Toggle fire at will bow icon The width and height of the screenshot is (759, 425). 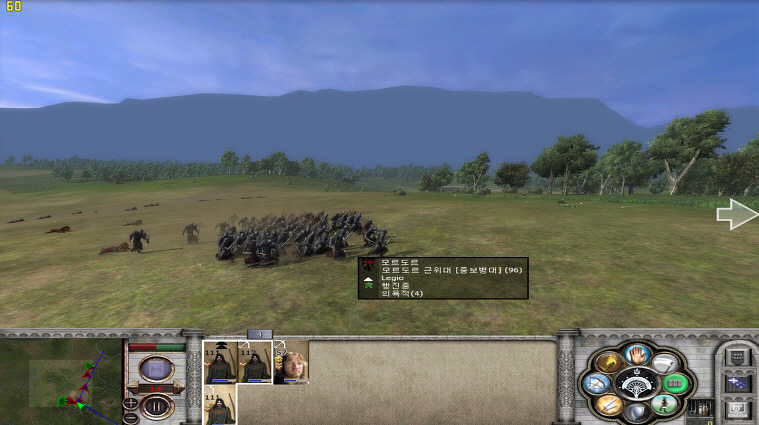[595, 383]
